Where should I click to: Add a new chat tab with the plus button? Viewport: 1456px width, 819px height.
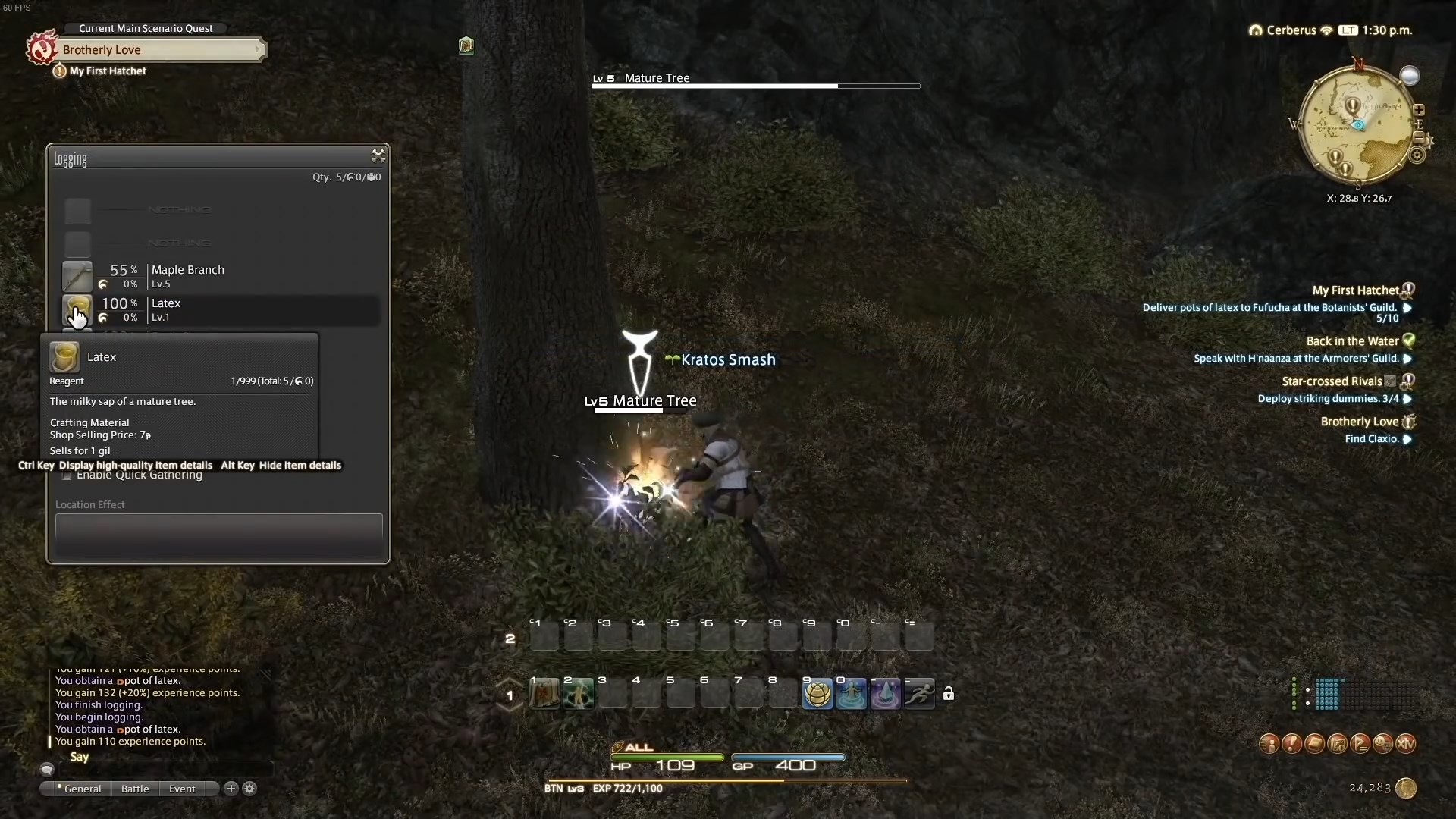point(230,789)
